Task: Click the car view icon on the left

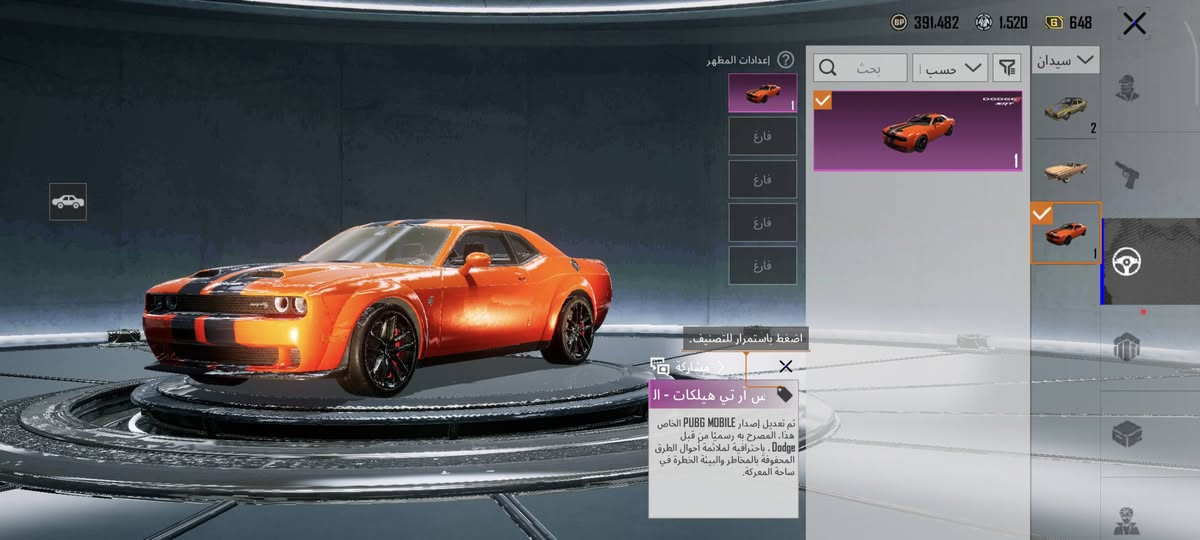Action: [68, 202]
